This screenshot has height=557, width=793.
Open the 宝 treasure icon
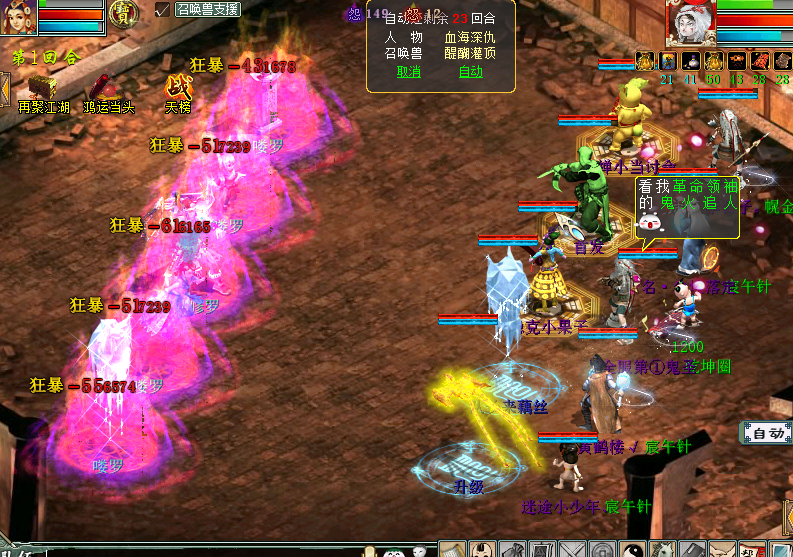pos(124,13)
